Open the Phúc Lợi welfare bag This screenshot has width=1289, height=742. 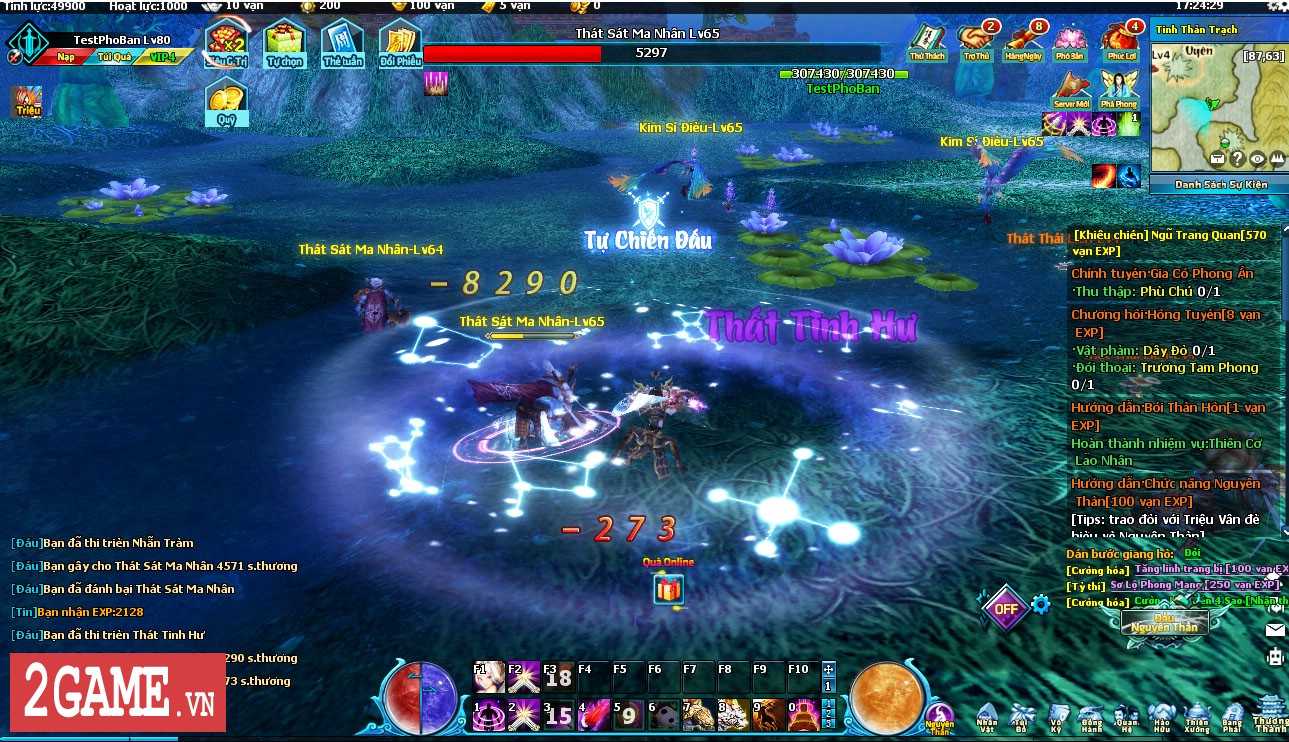click(1118, 41)
